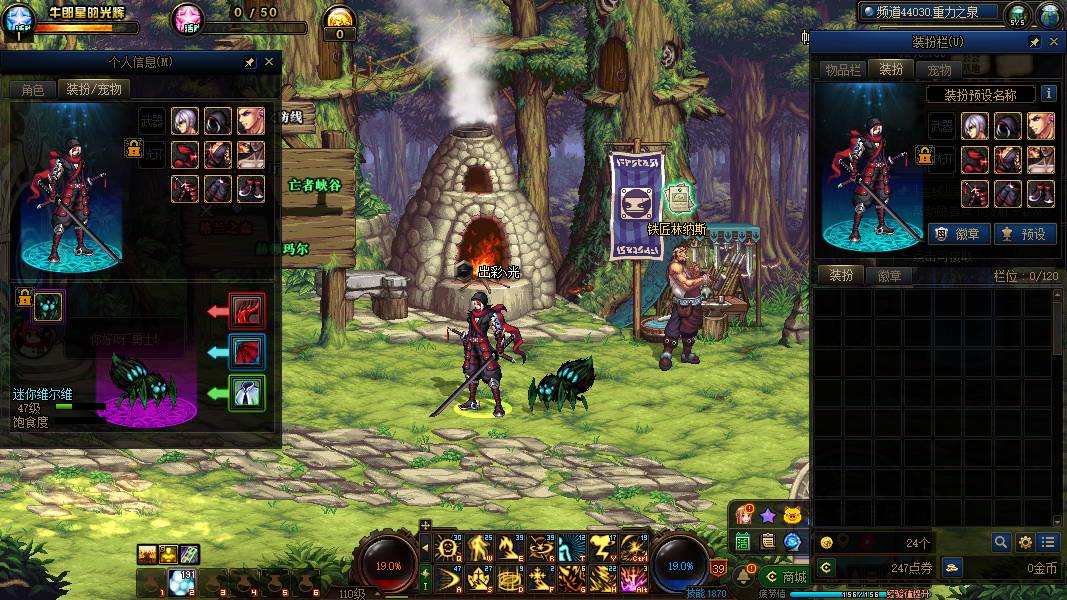Click the 徽章 emblem button beside 预设
The image size is (1067, 600).
tap(959, 234)
